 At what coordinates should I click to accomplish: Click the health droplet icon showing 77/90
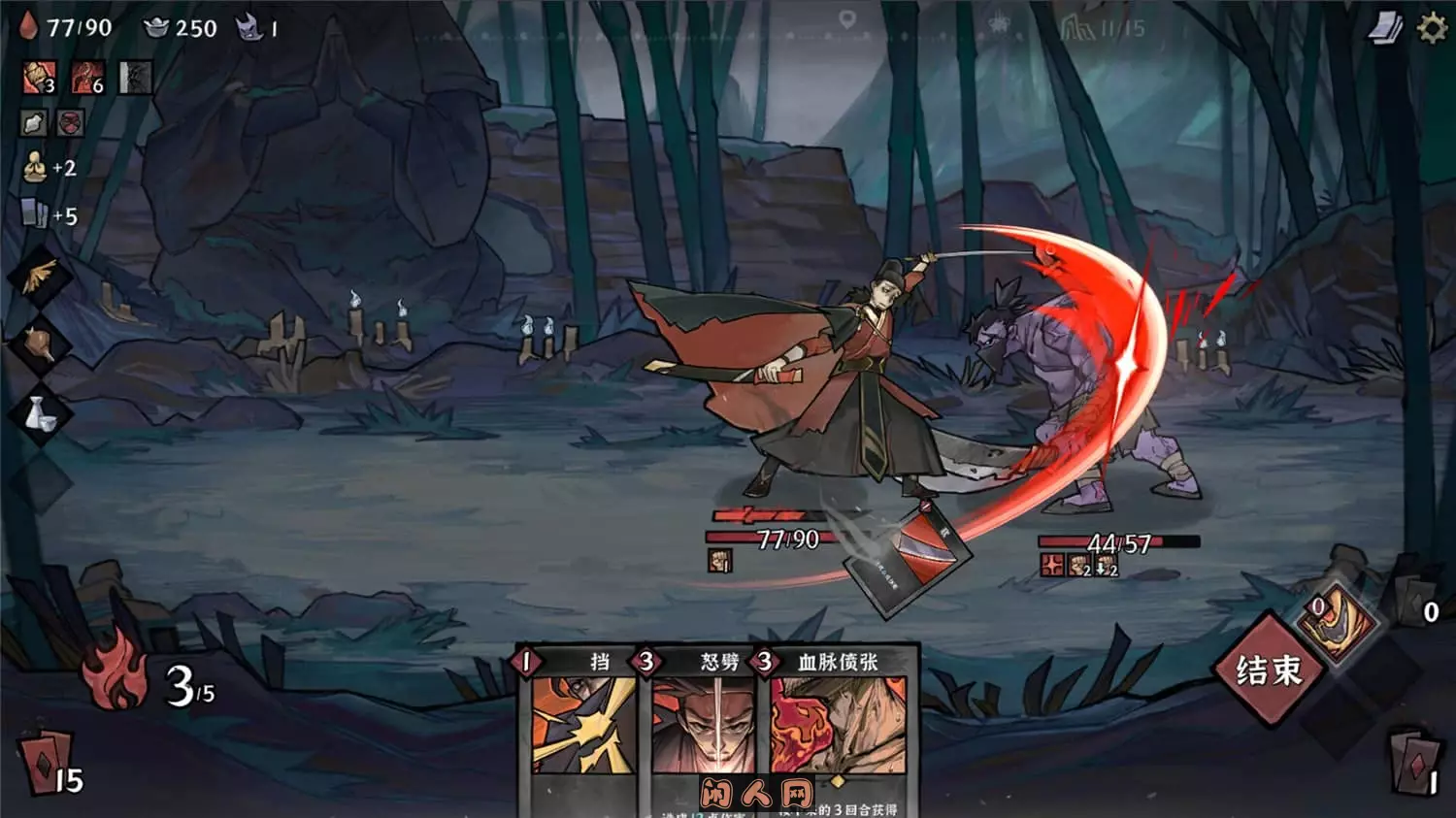pos(29,26)
